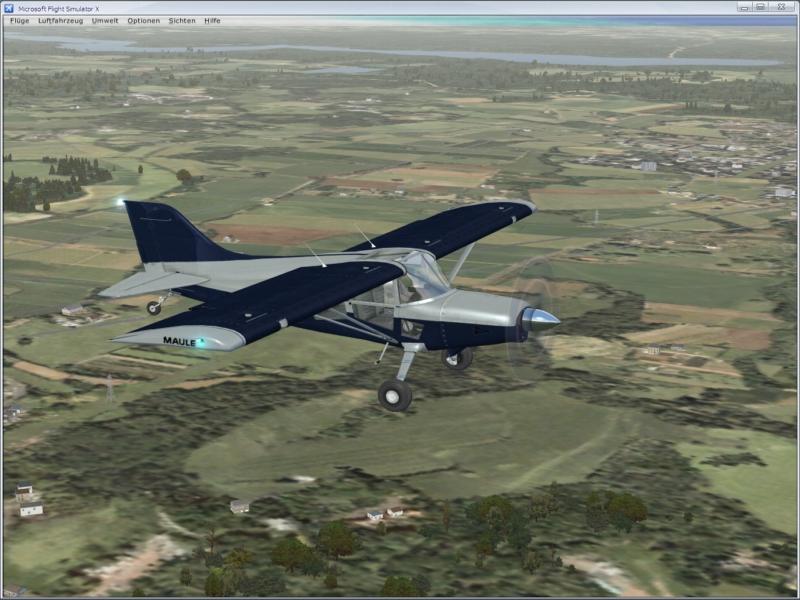Viewport: 800px width, 600px height.
Task: Open the Optionen menu
Action: (x=143, y=20)
